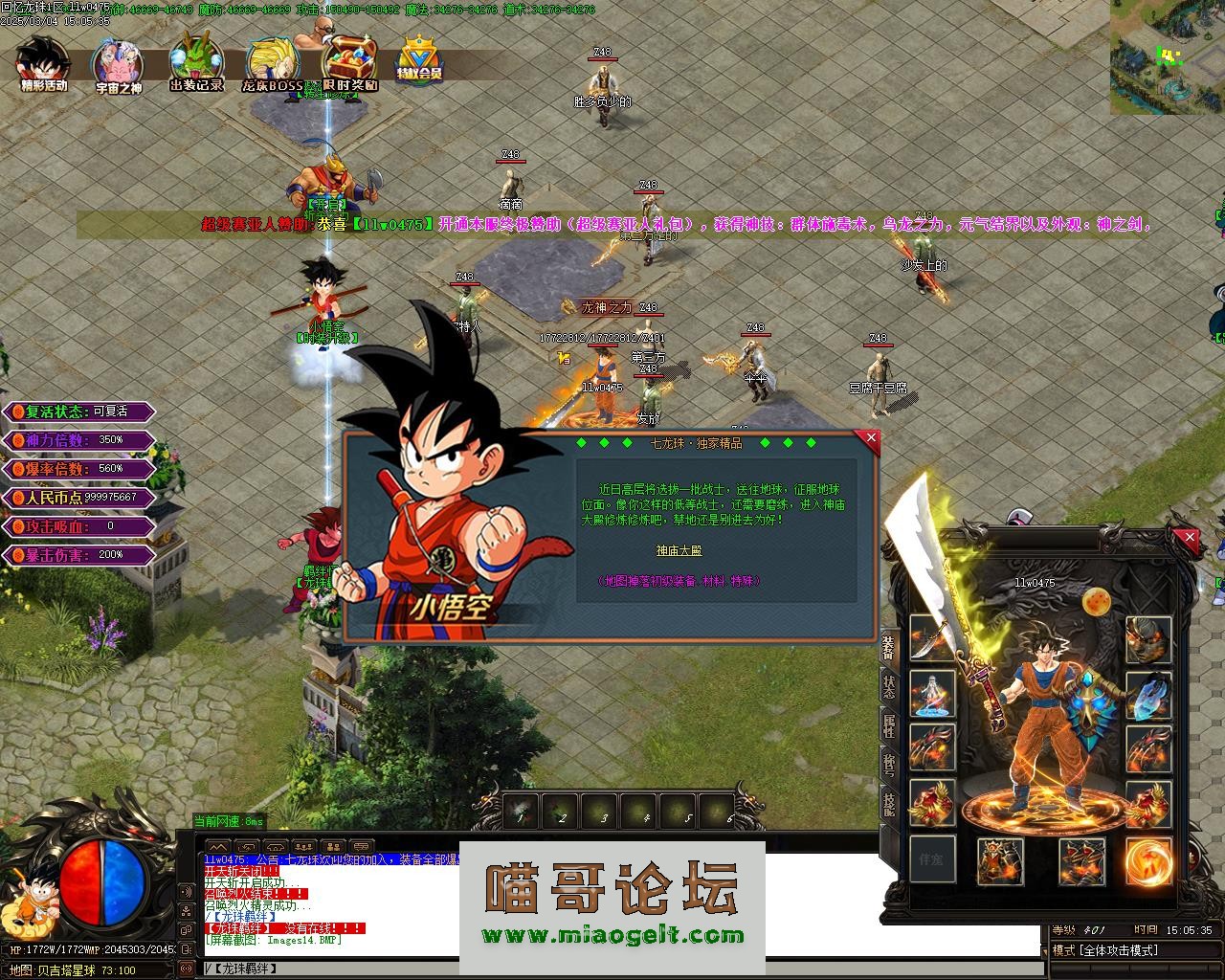Open the minimap
Image resolution: width=1225 pixels, height=980 pixels.
(x=1167, y=57)
